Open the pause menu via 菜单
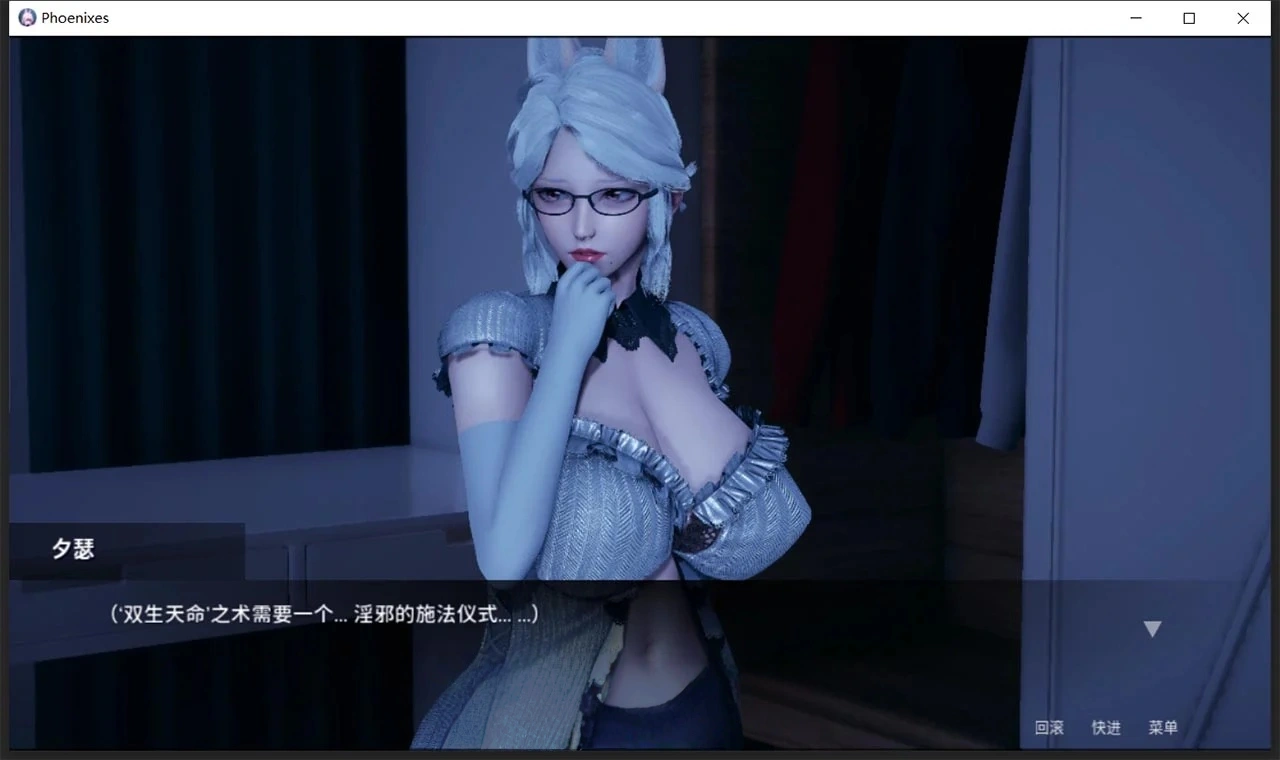The width and height of the screenshot is (1280, 760). 1163,728
